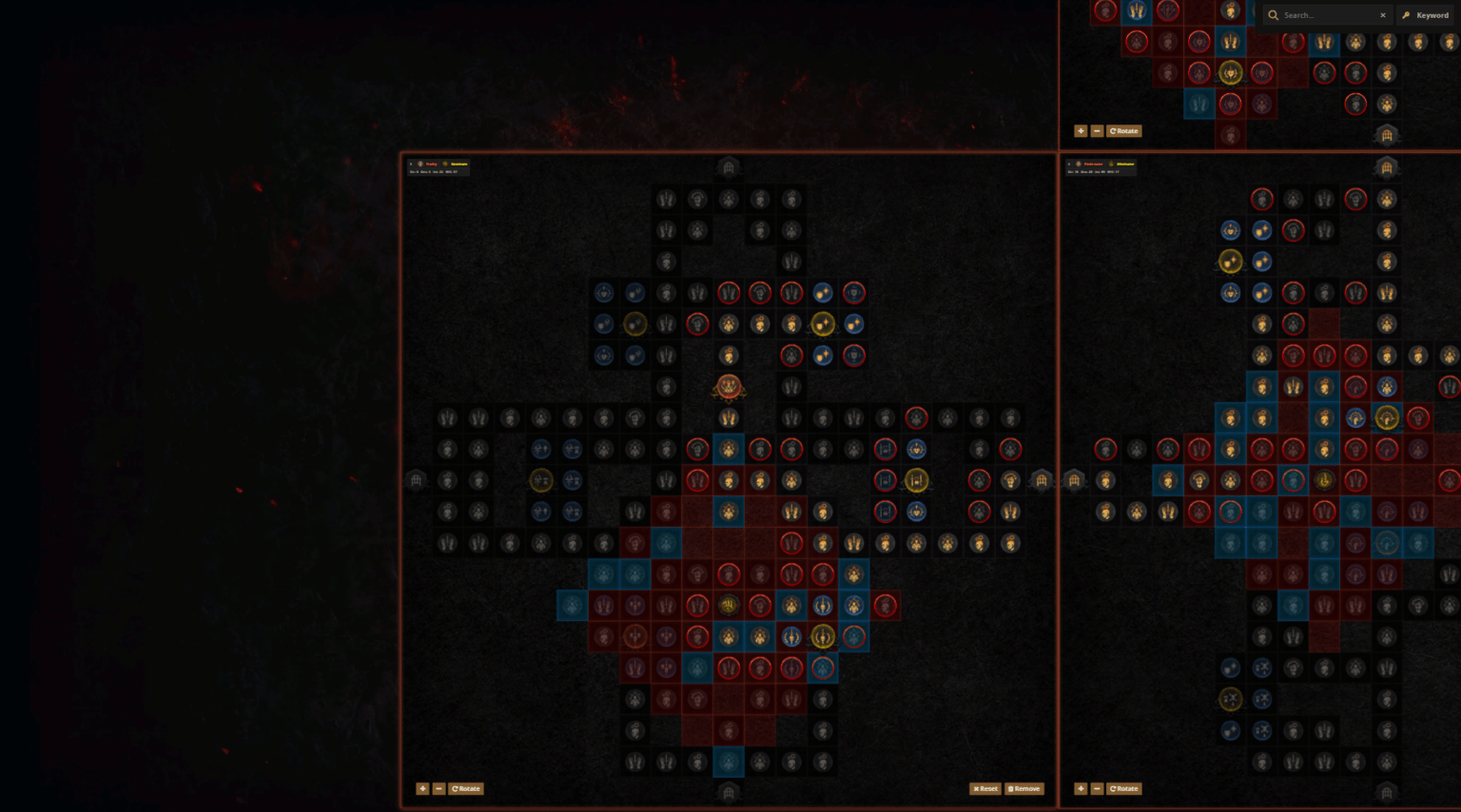Rotate the left paragon board

coord(466,788)
